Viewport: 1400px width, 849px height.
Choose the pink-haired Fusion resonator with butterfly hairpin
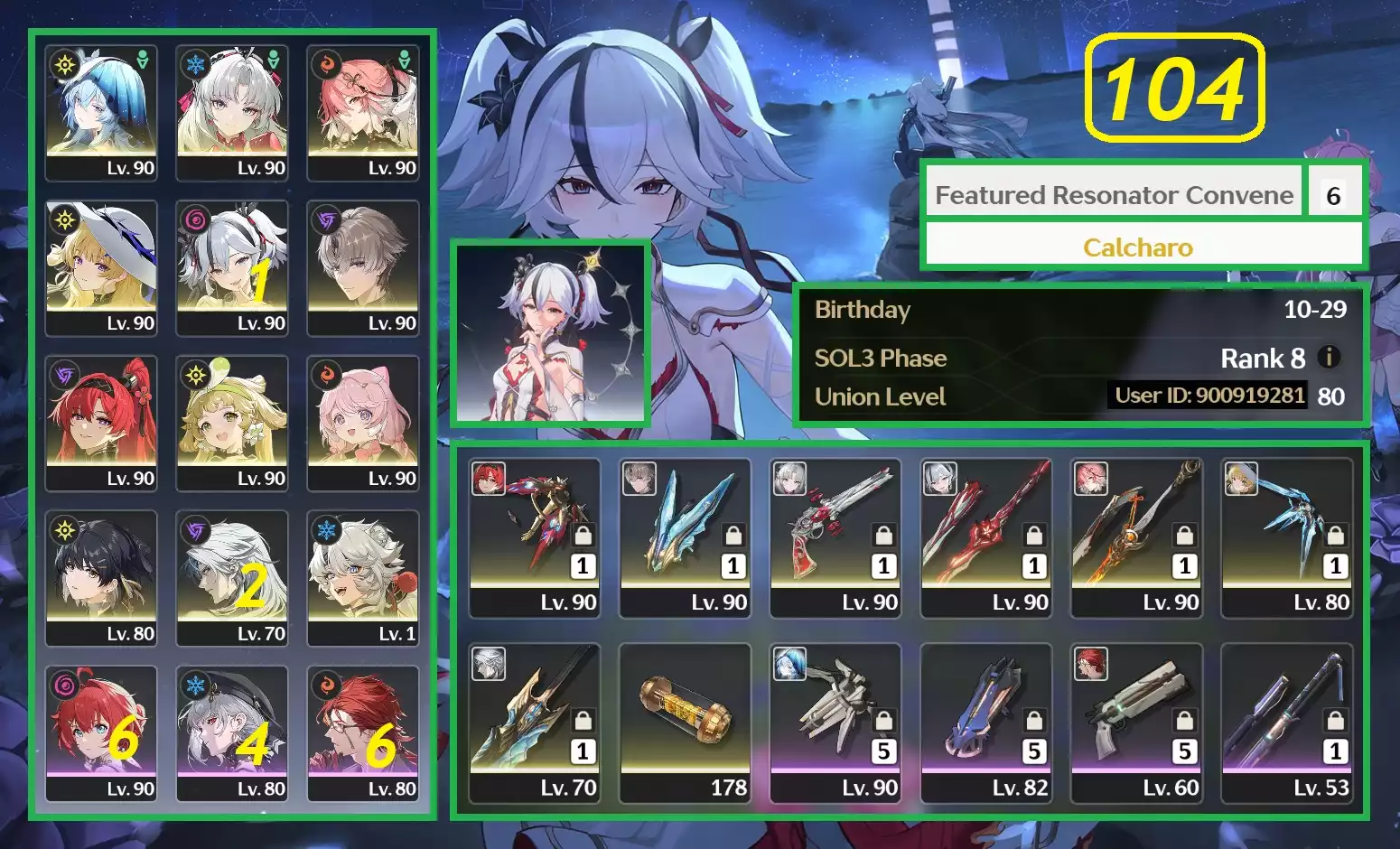pyautogui.click(x=363, y=113)
